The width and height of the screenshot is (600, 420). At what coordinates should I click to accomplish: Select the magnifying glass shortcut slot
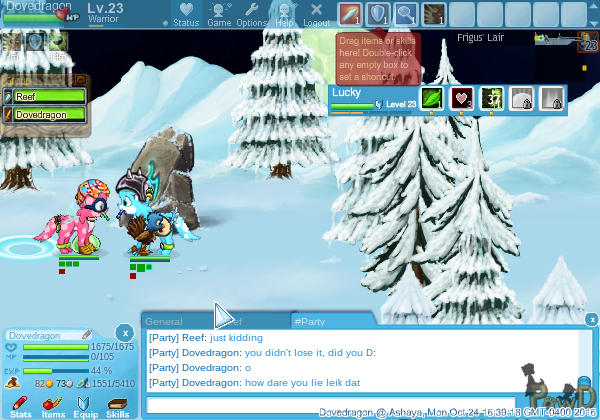(x=406, y=14)
